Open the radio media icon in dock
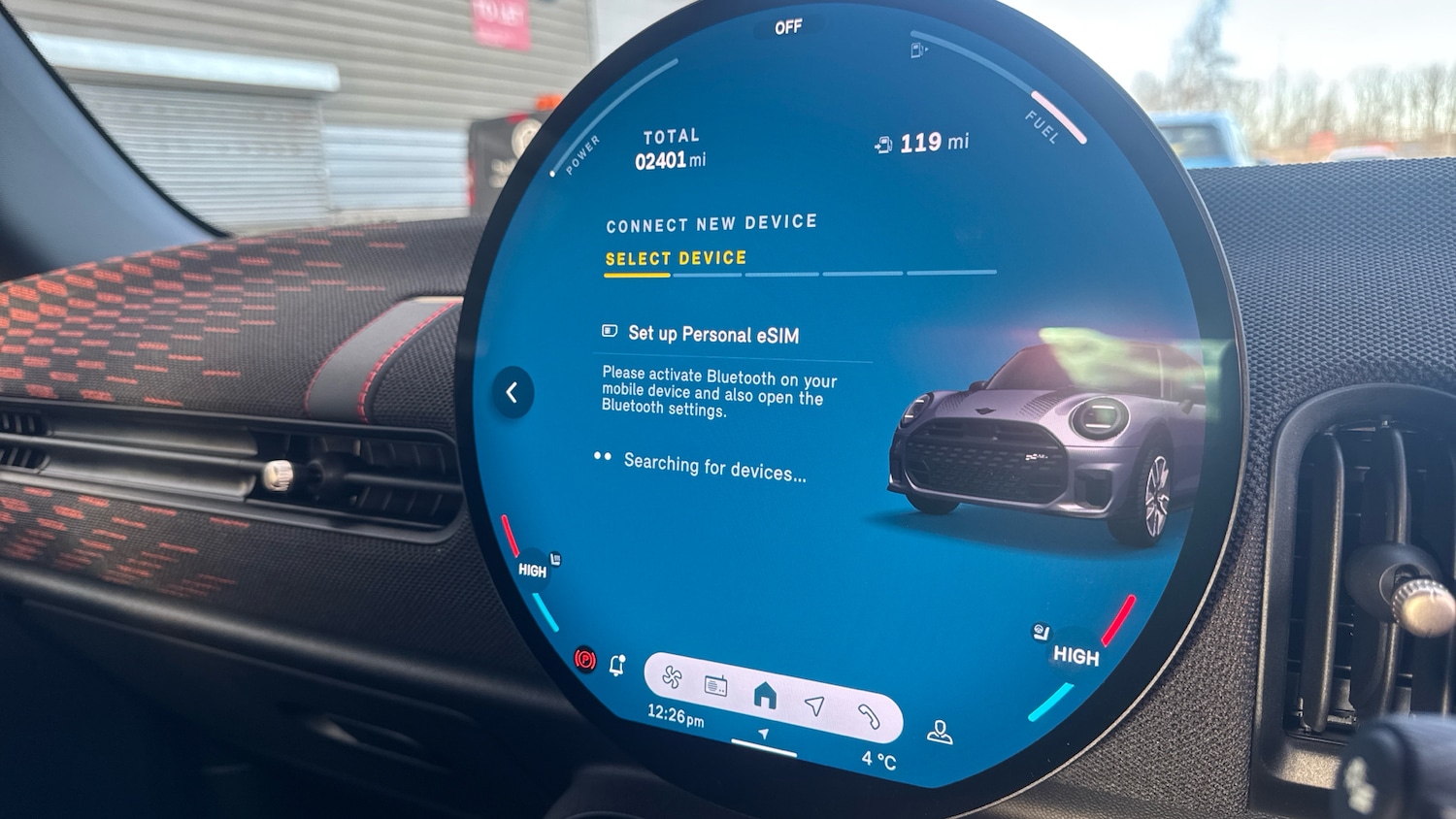 (716, 685)
